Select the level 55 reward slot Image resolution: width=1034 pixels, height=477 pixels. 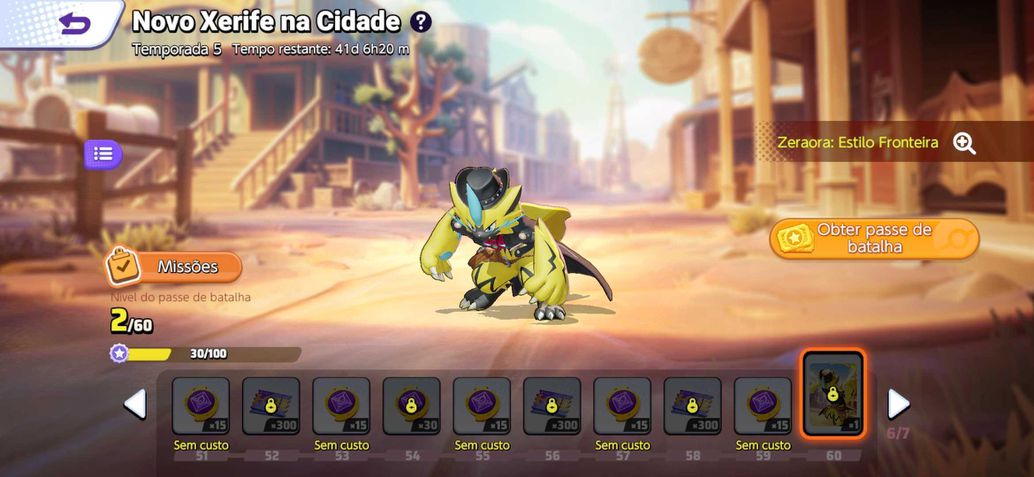click(x=482, y=406)
